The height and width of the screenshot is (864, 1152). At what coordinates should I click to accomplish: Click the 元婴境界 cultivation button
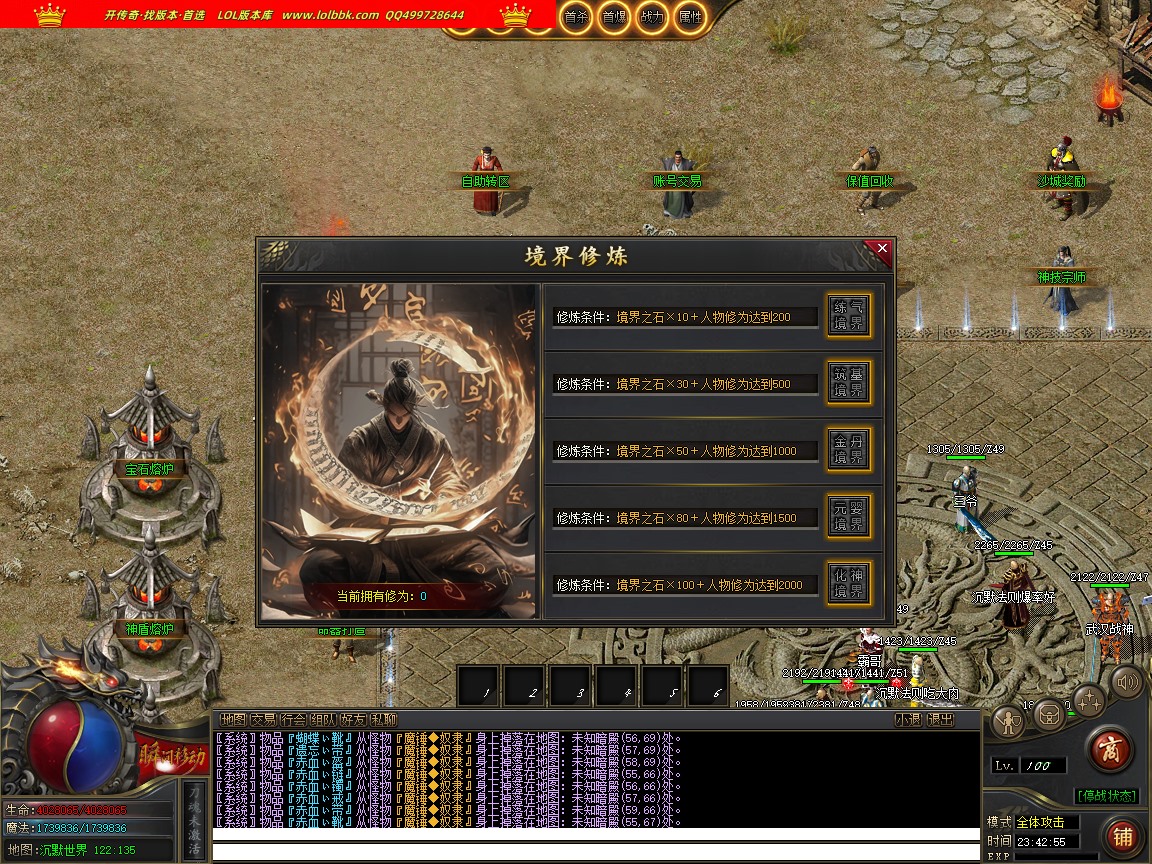pos(848,516)
